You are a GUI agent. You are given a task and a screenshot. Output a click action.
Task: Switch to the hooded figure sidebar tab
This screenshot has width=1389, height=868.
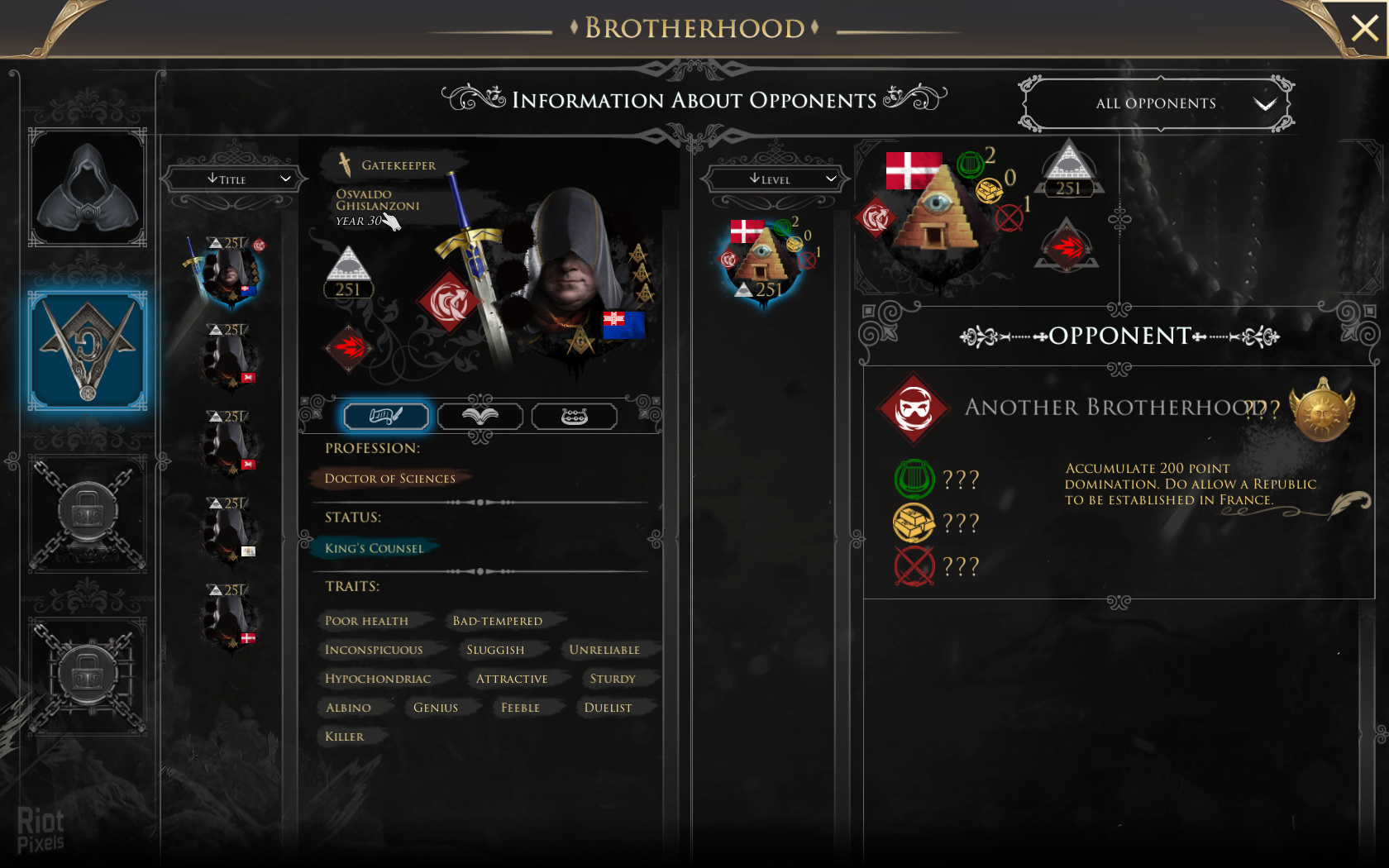[88, 187]
